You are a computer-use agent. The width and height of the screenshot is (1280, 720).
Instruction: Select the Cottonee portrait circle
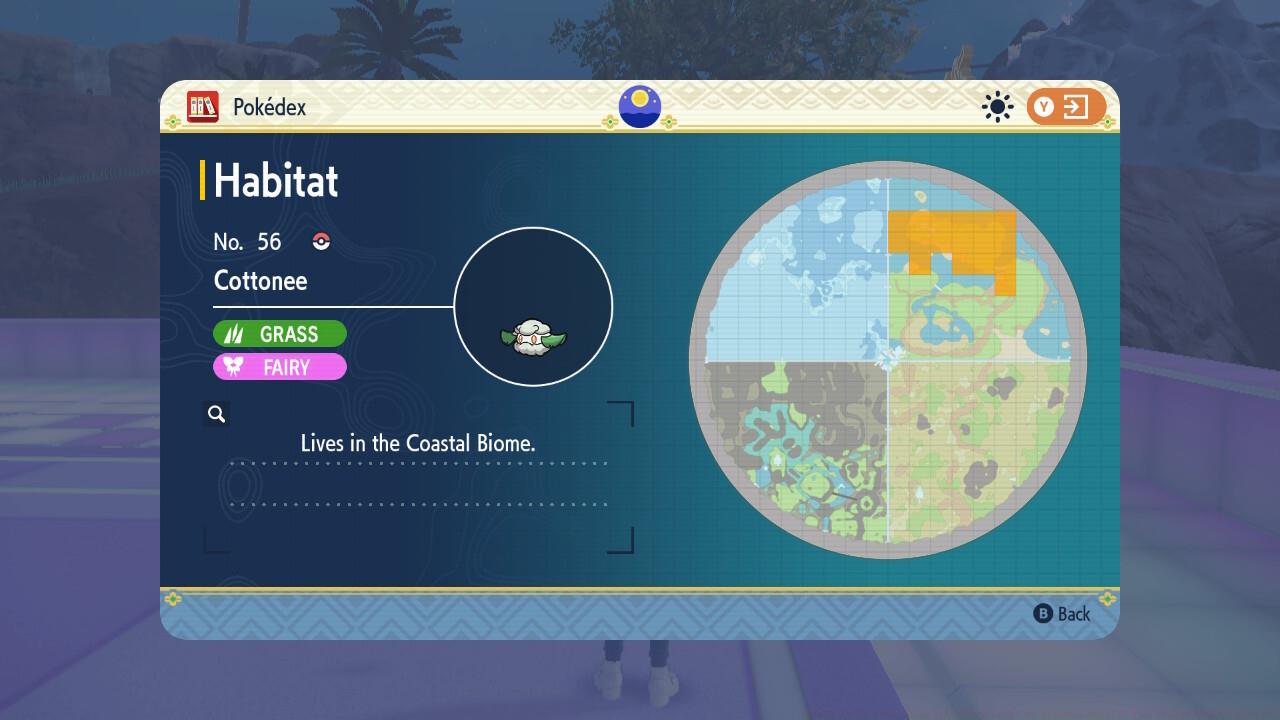pos(533,305)
